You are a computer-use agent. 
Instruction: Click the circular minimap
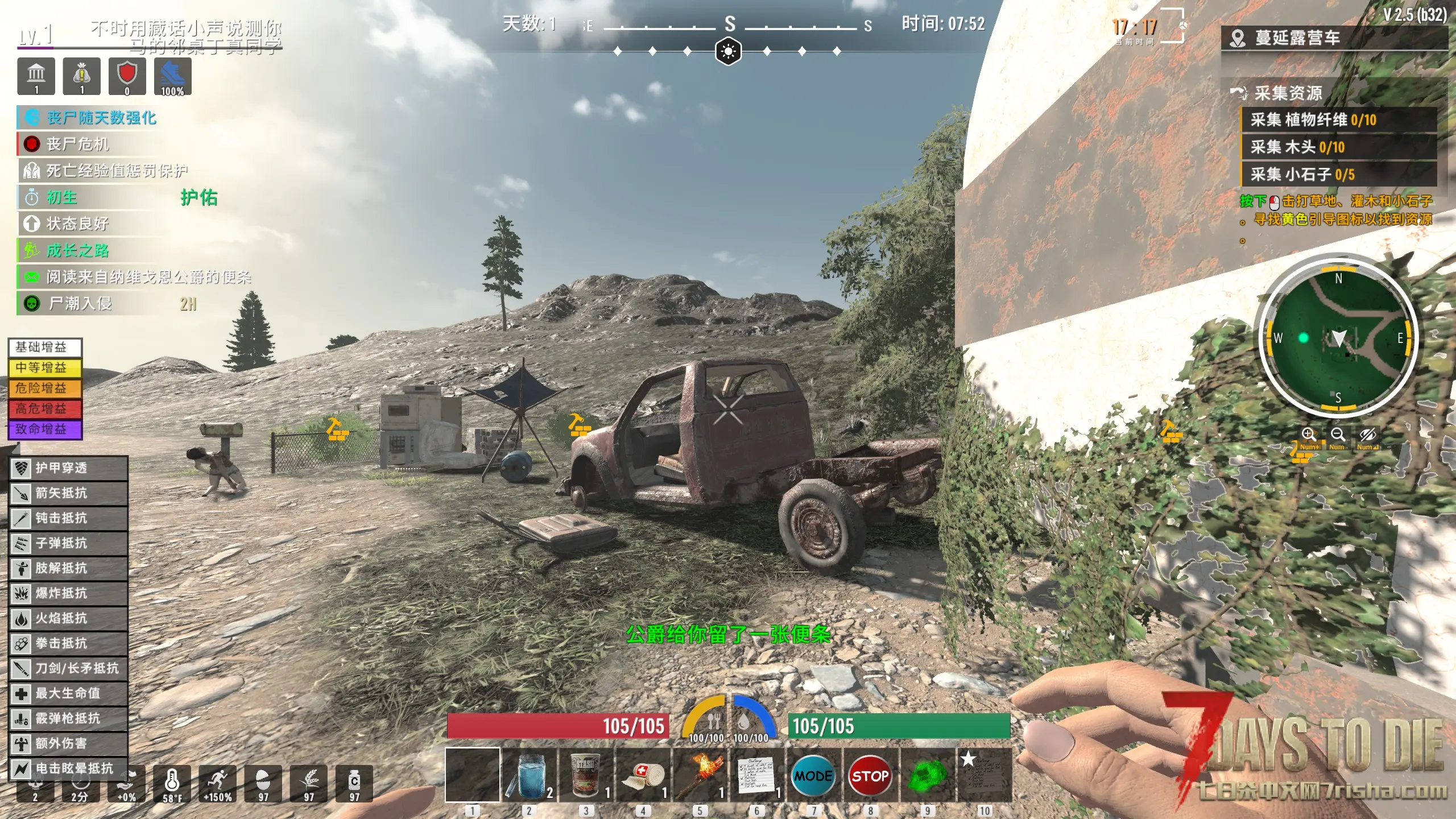point(1338,338)
